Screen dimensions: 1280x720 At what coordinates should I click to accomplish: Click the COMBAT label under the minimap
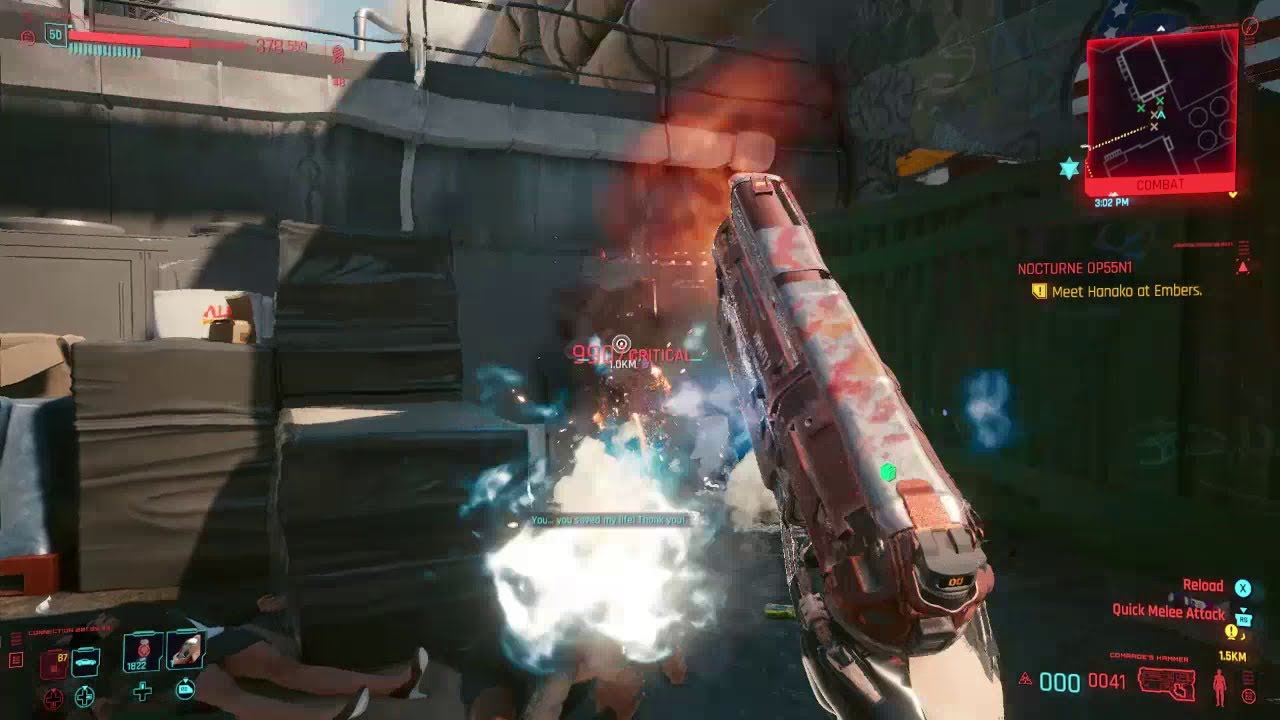(1159, 185)
